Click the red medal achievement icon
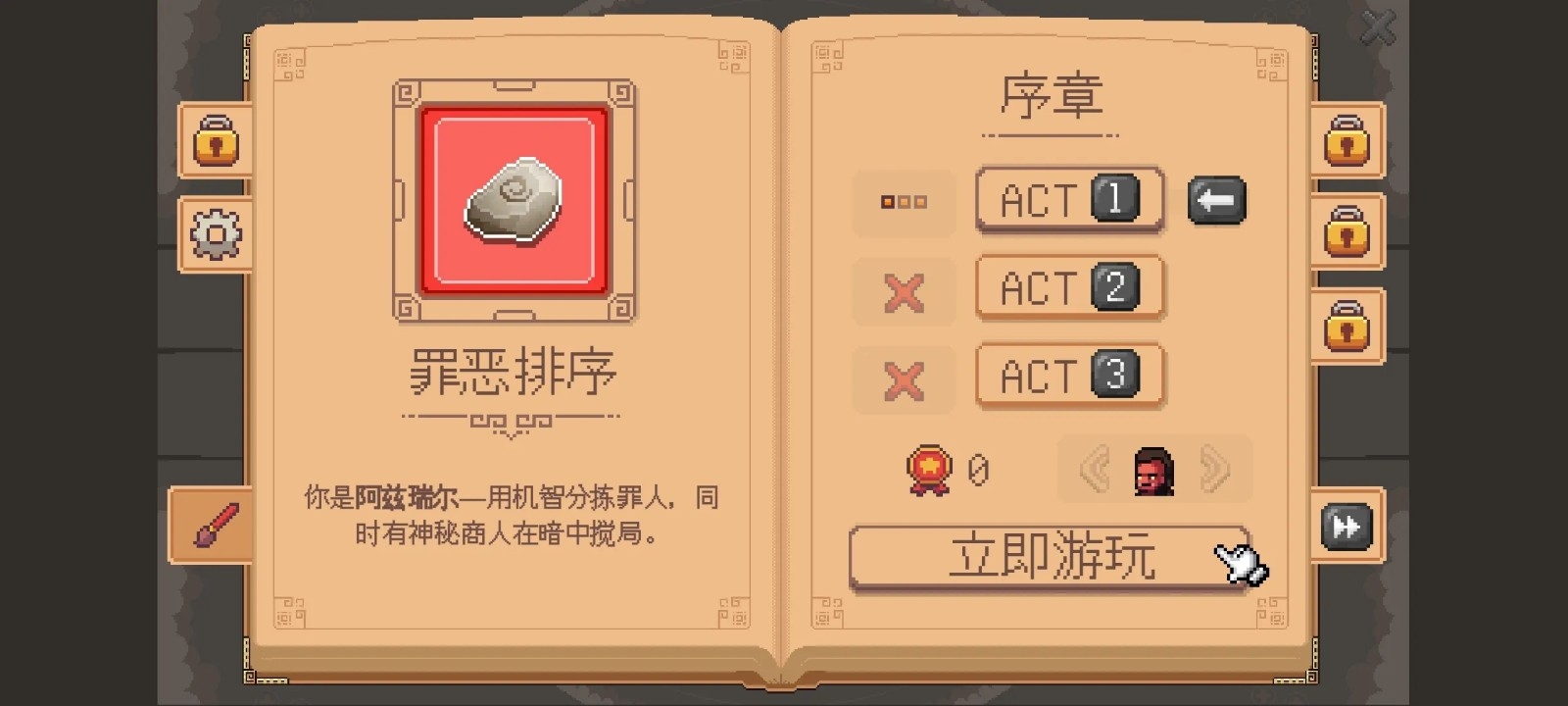 coord(930,470)
